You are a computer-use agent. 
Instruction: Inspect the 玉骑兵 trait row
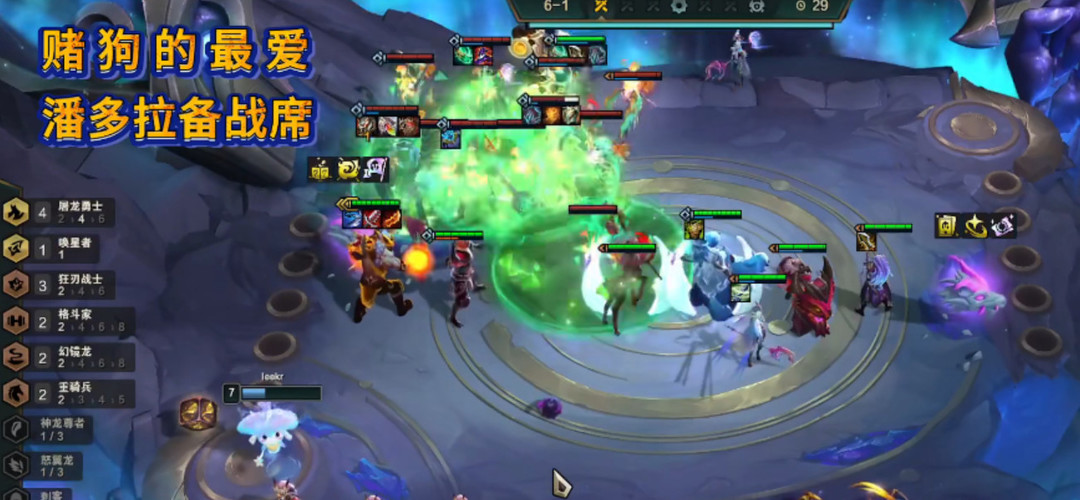[60, 393]
